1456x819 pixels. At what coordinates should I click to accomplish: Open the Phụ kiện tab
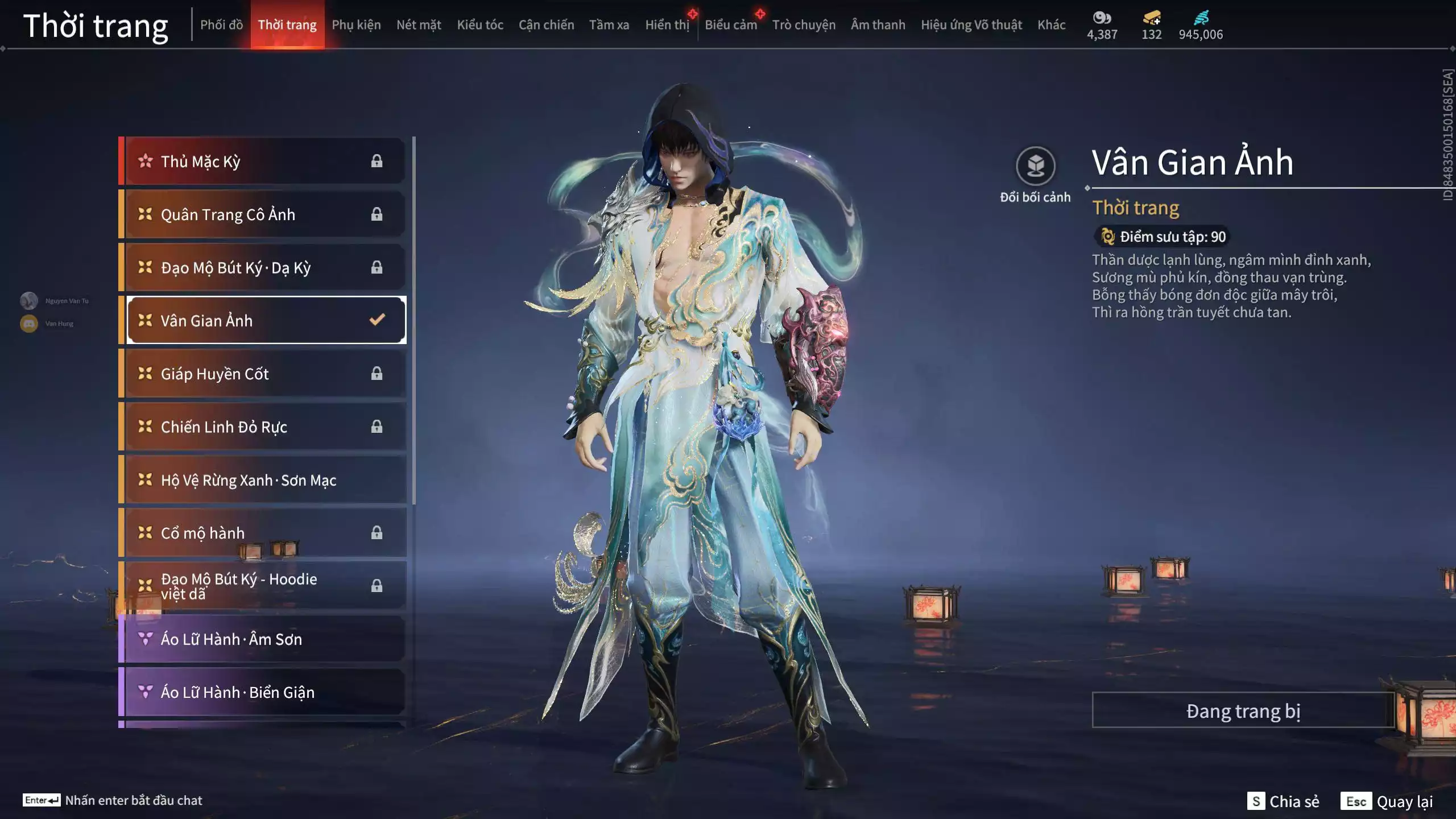tap(356, 25)
